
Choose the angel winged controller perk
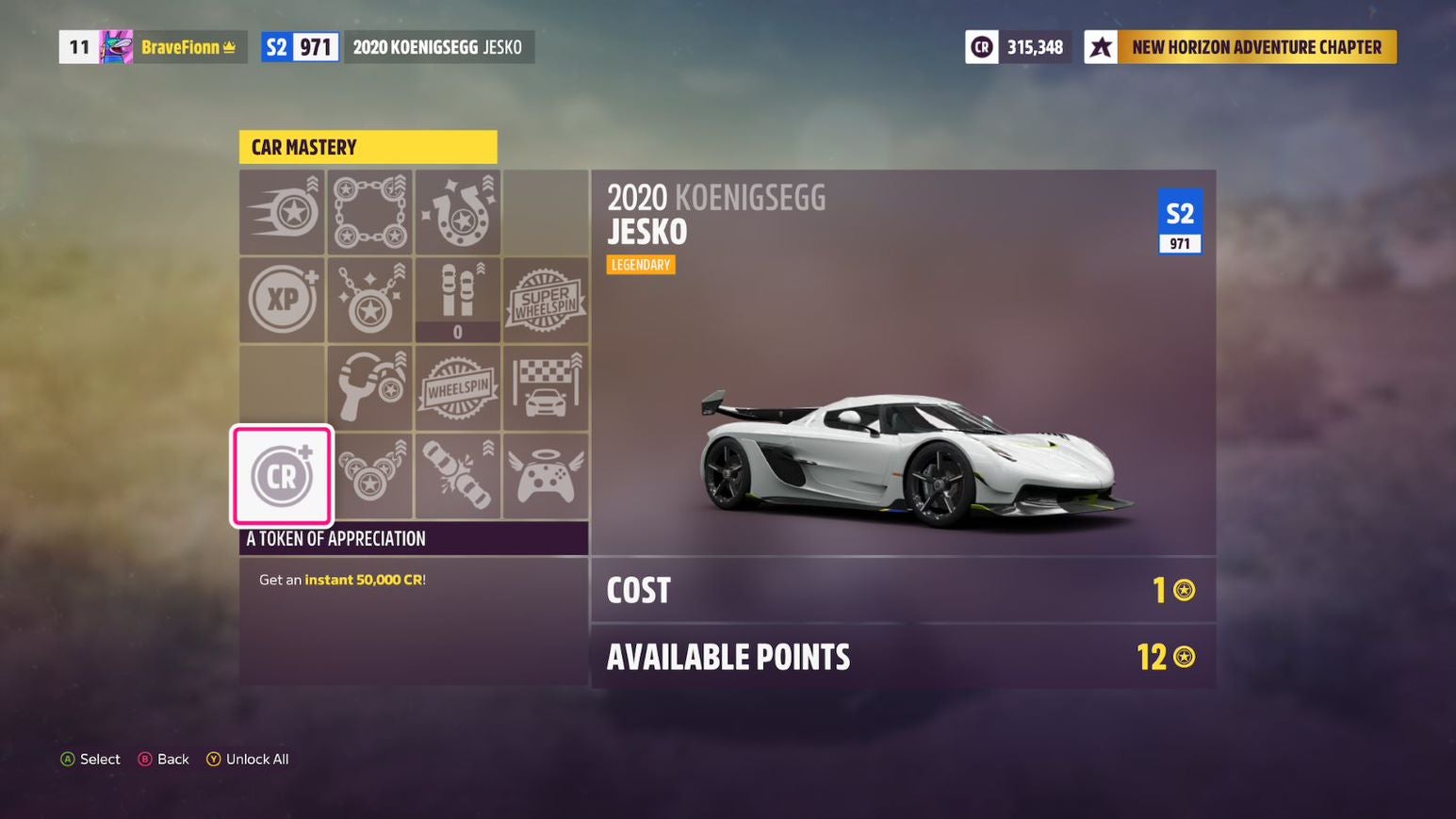pos(546,476)
